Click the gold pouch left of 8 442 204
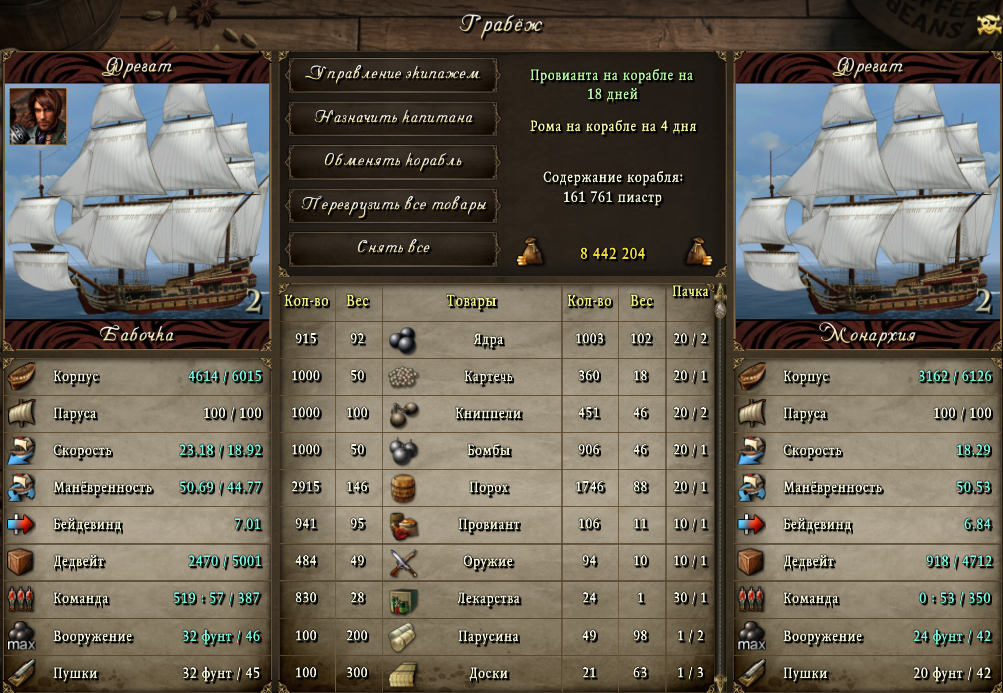 530,253
